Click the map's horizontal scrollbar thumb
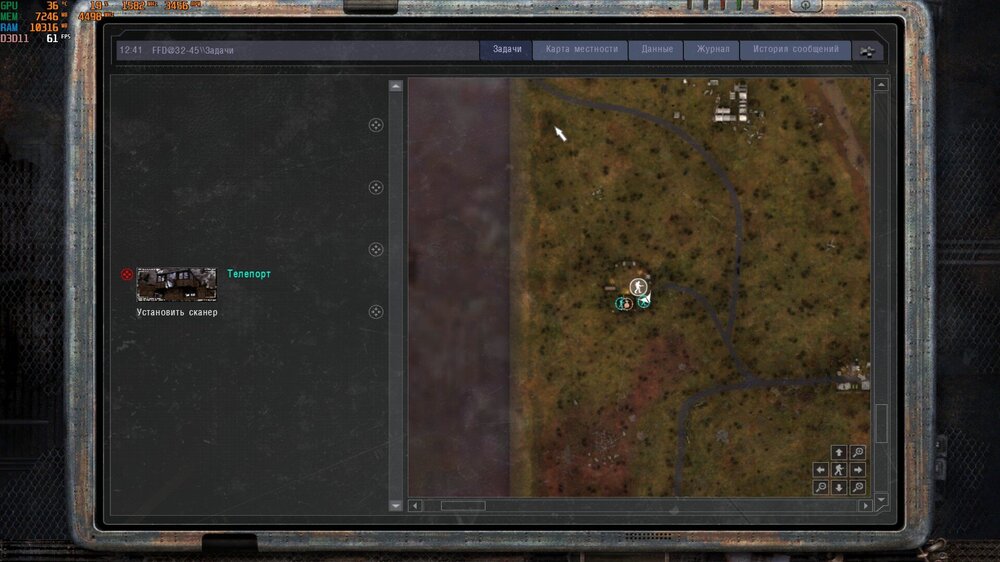The width and height of the screenshot is (1000, 562). (x=462, y=506)
